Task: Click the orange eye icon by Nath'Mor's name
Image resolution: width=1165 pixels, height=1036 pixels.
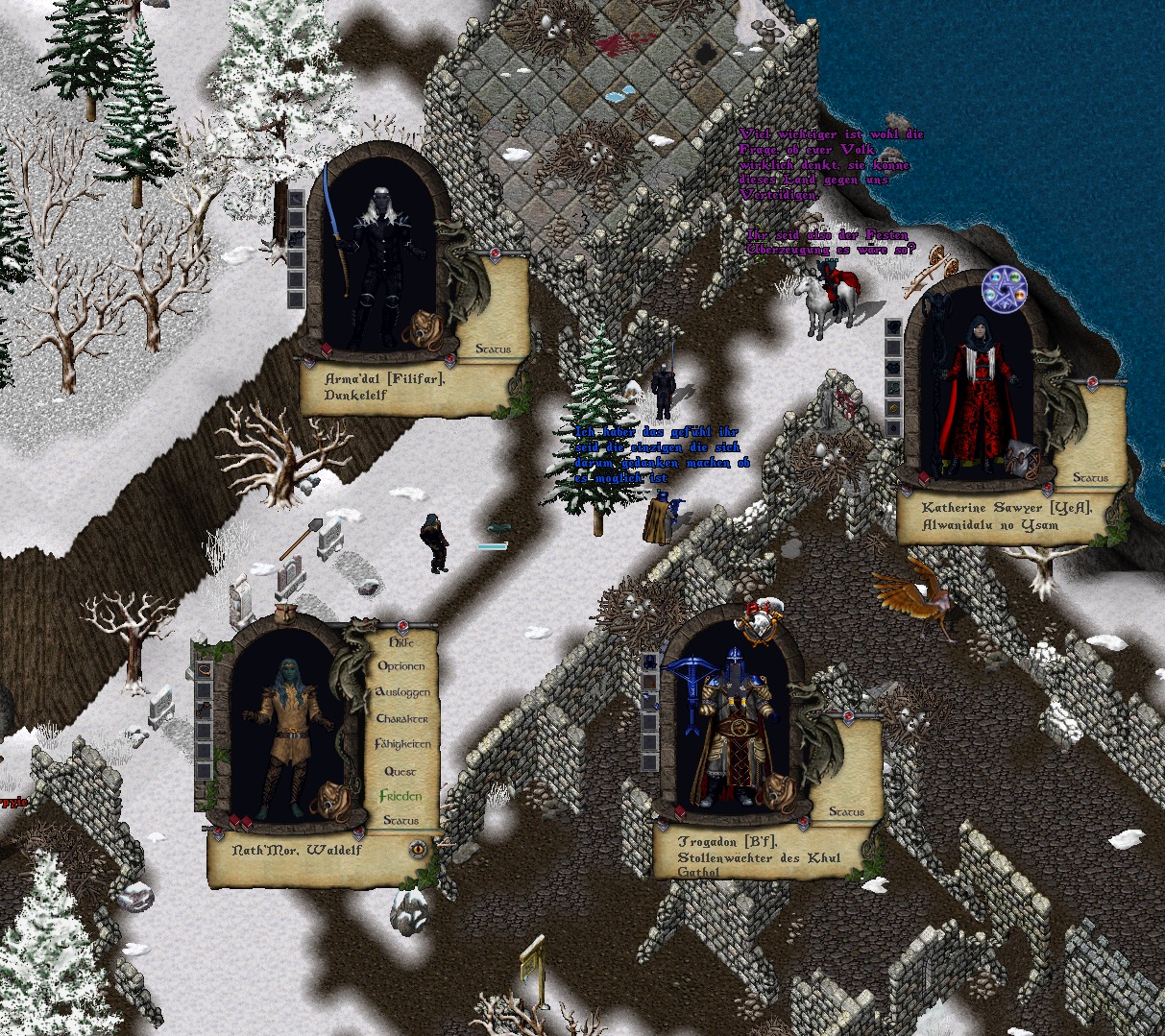Action: (x=419, y=849)
